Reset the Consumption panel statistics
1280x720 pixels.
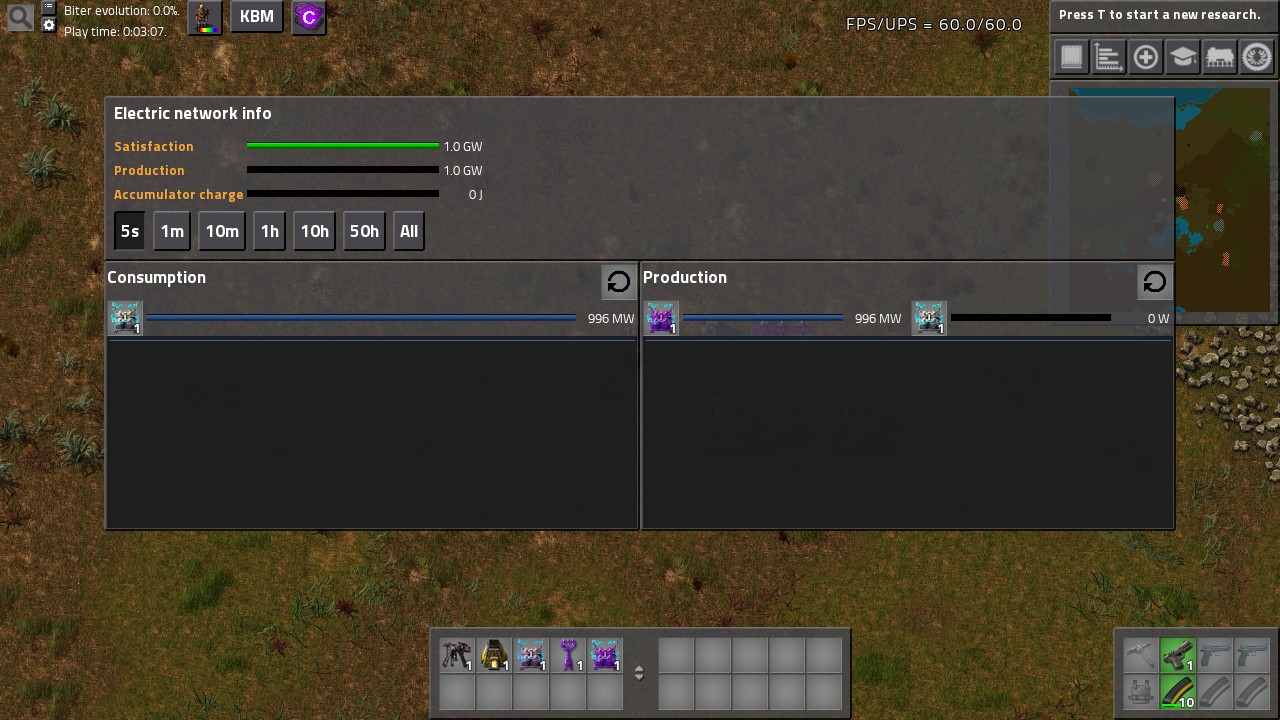click(x=619, y=282)
